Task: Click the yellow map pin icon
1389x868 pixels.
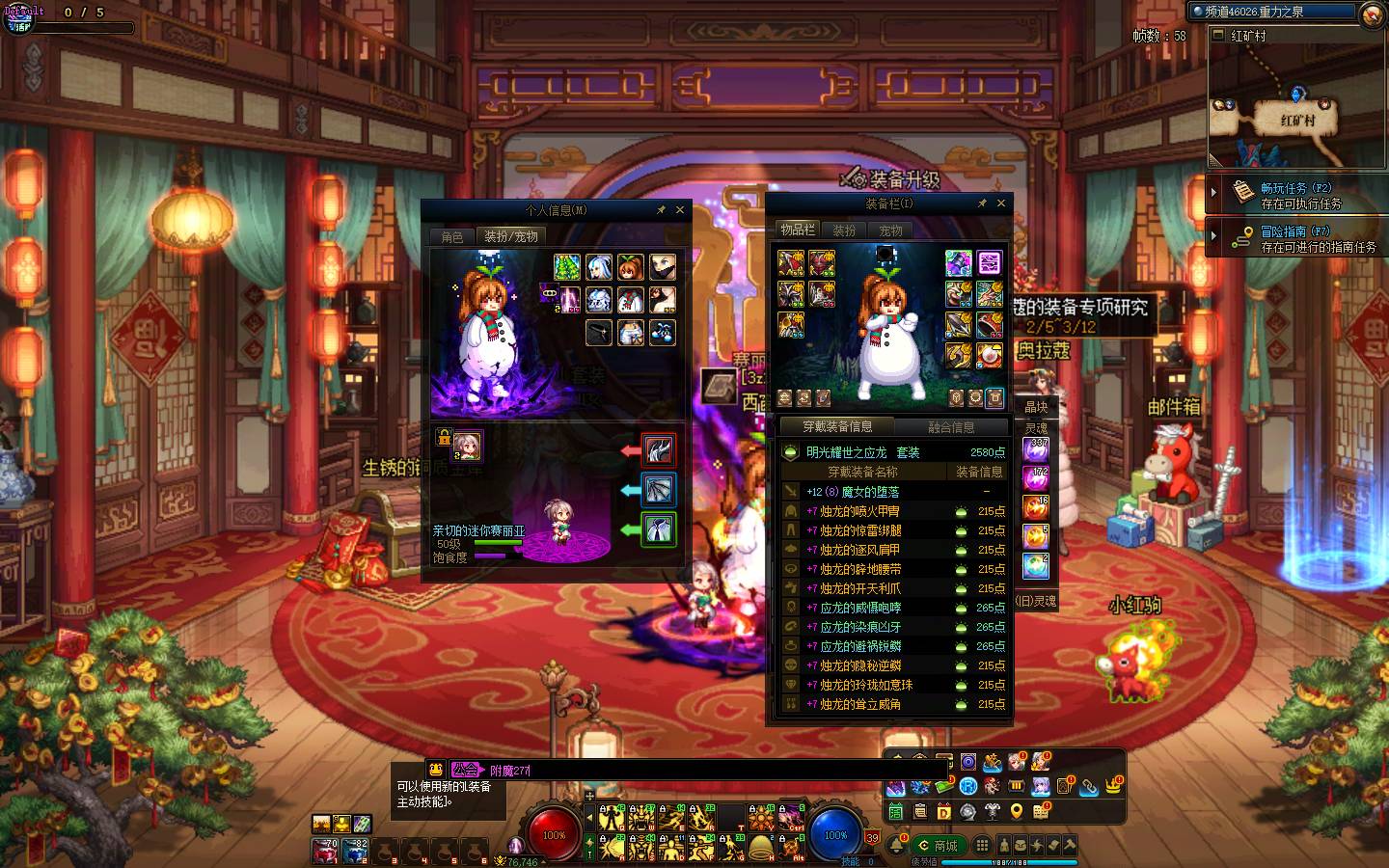Action: (x=1016, y=812)
